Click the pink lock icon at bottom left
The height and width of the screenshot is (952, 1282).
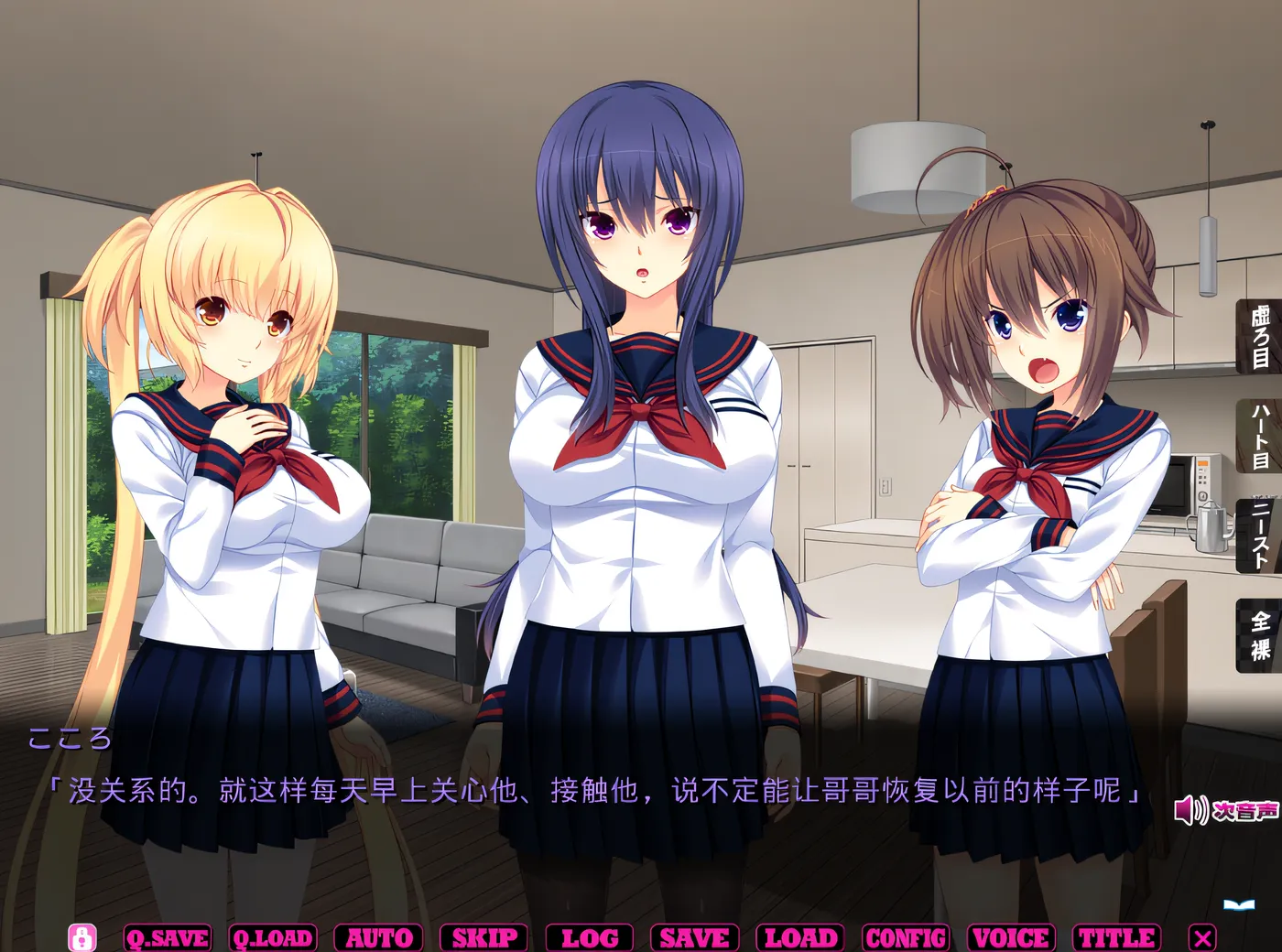[x=84, y=936]
